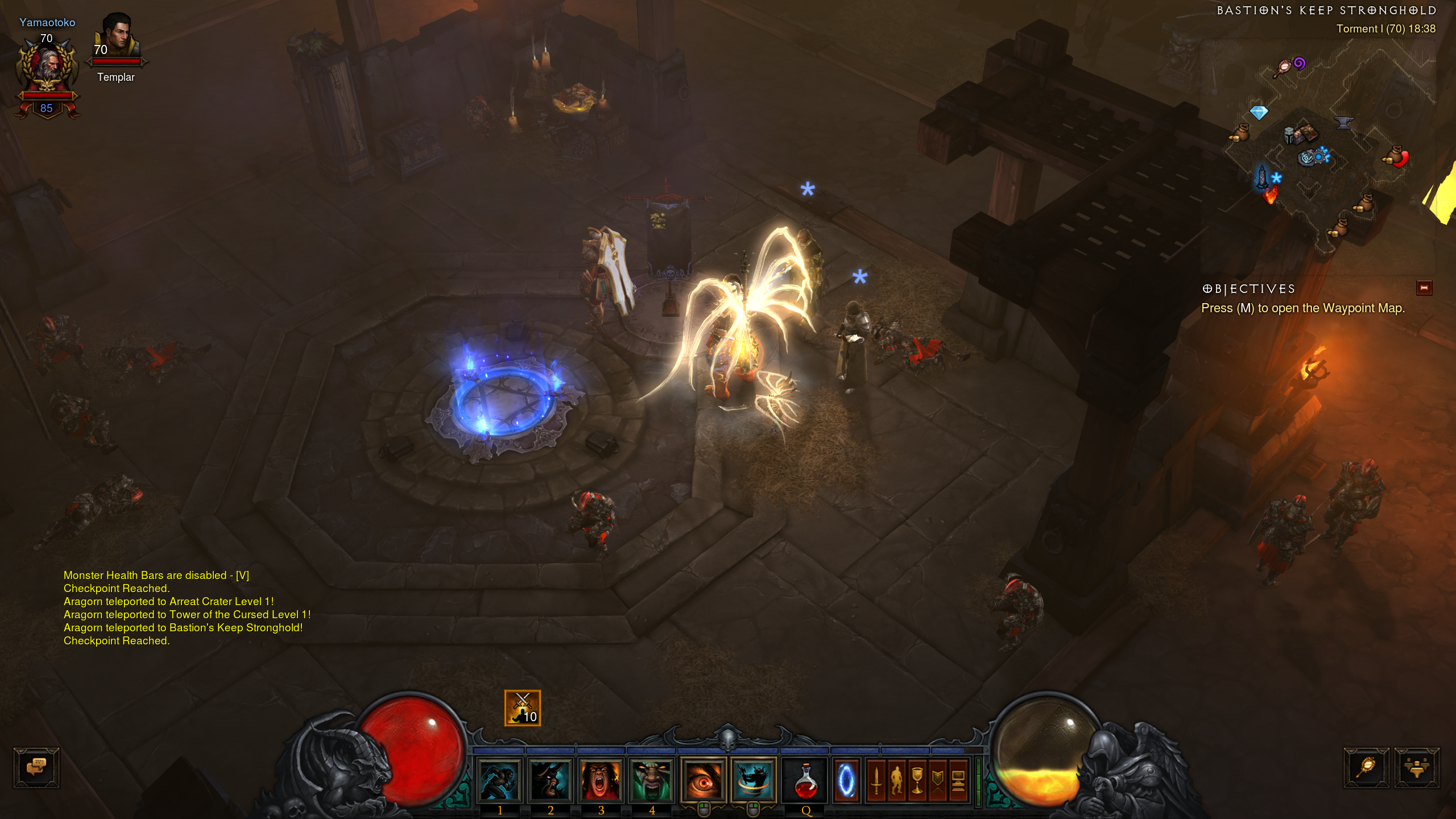This screenshot has height=819, width=1456.
Task: Open the character inventory figure button
Action: point(897,780)
